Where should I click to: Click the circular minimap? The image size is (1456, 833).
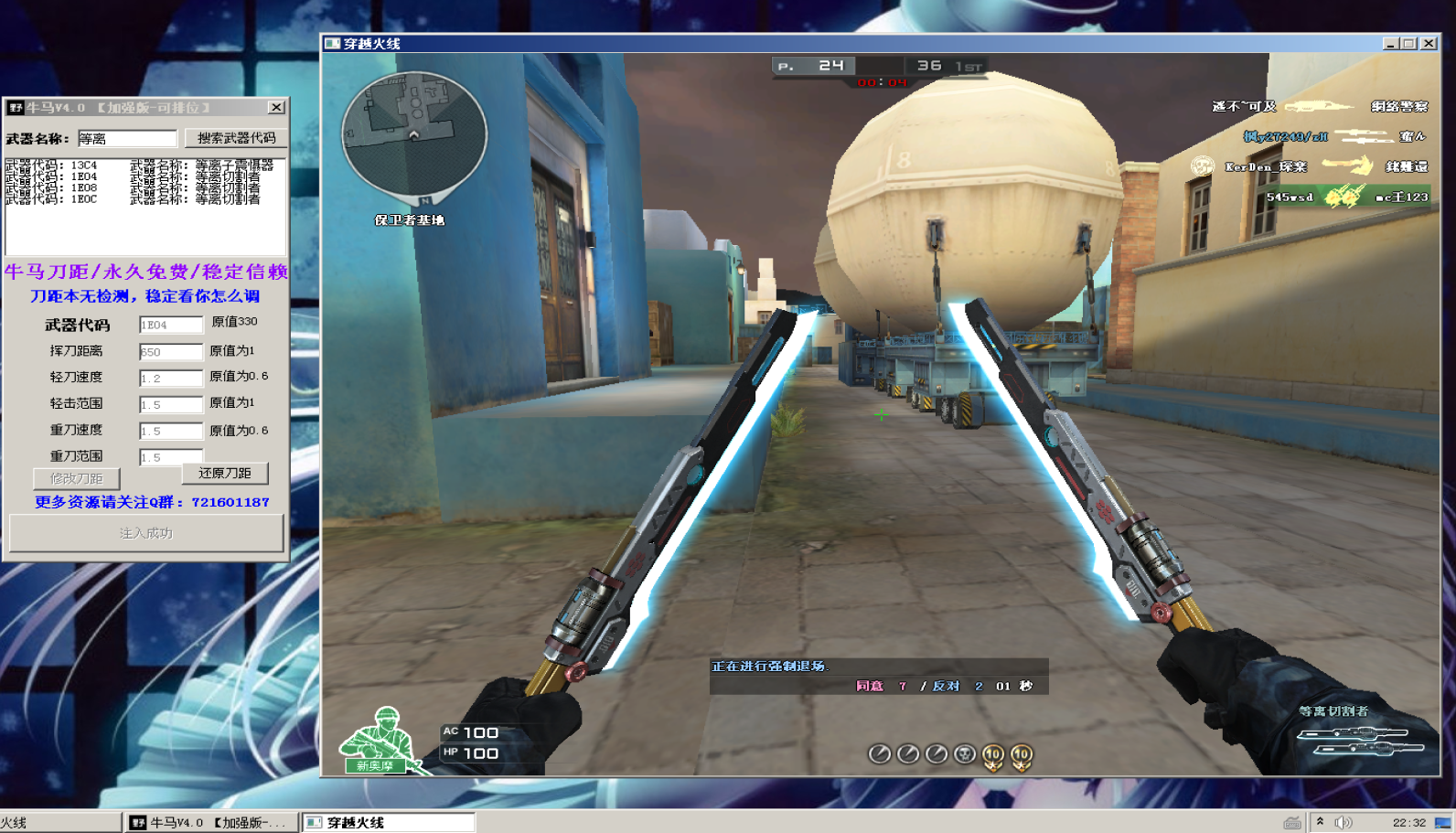point(413,134)
